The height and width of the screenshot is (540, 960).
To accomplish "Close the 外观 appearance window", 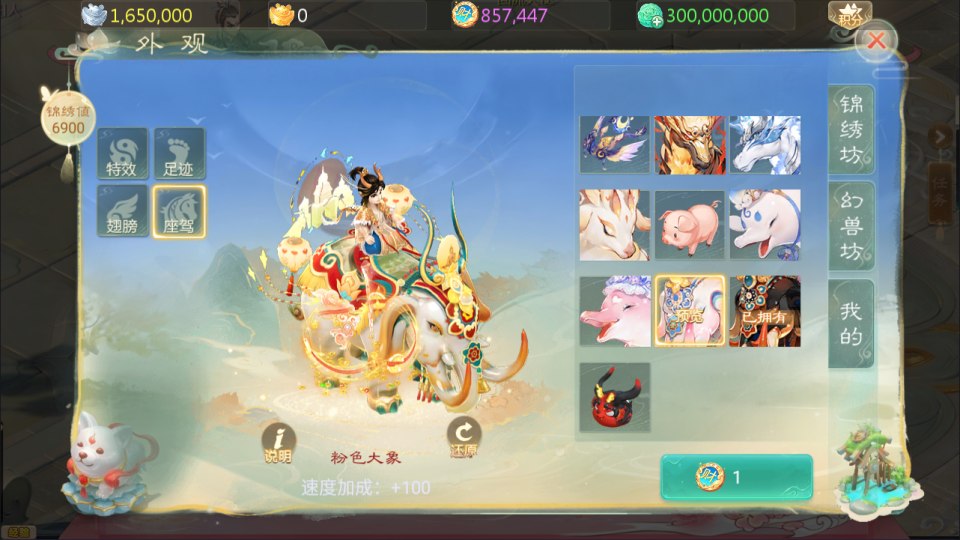I will (x=877, y=41).
